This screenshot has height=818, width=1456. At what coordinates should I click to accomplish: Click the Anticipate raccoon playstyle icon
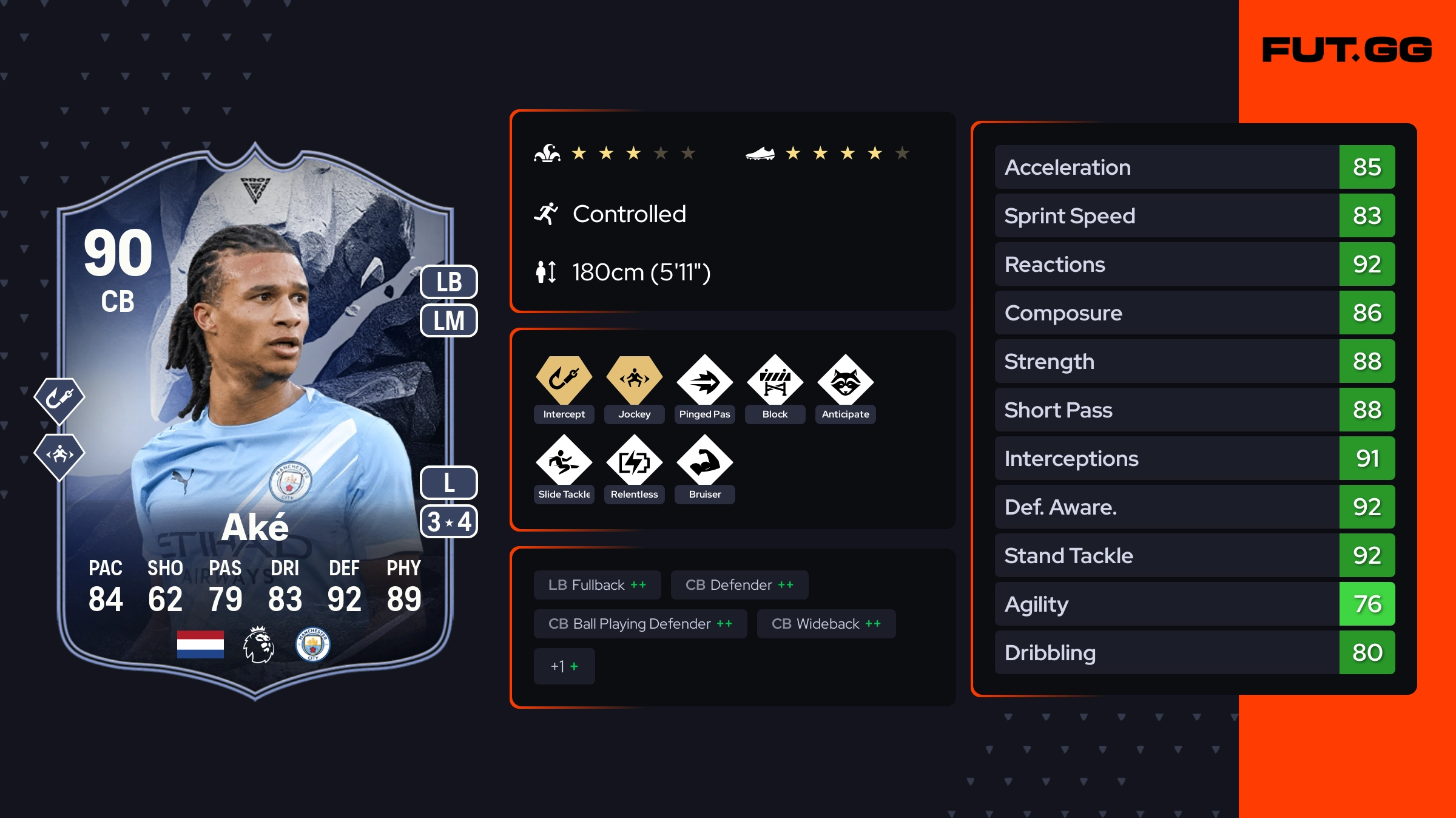[845, 381]
